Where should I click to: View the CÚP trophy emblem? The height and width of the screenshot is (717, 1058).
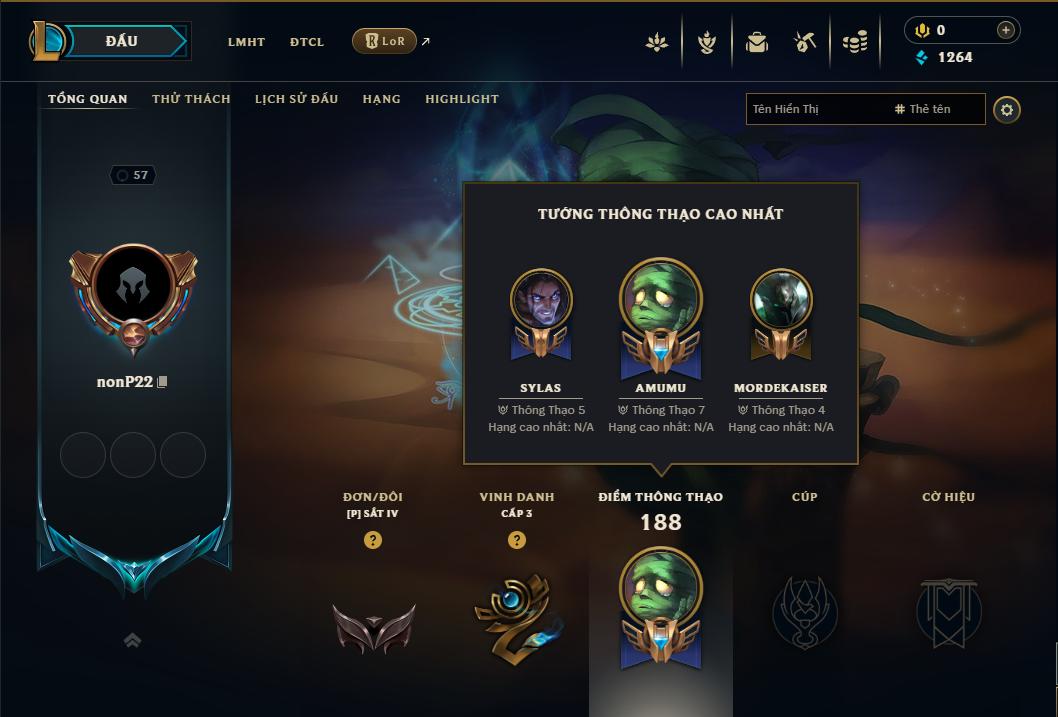pos(804,611)
